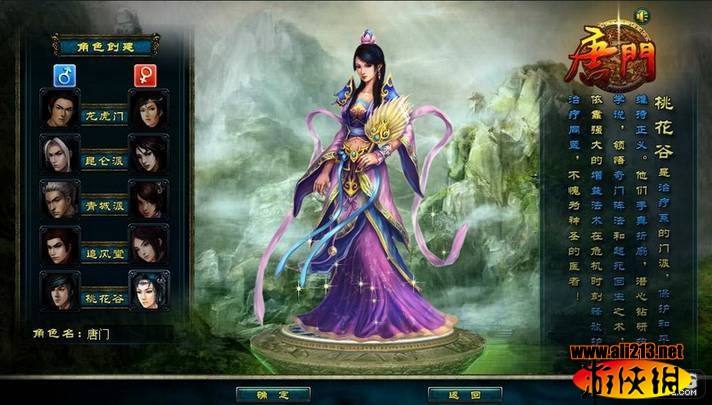Choose the red female gender icon

[x=147, y=74]
